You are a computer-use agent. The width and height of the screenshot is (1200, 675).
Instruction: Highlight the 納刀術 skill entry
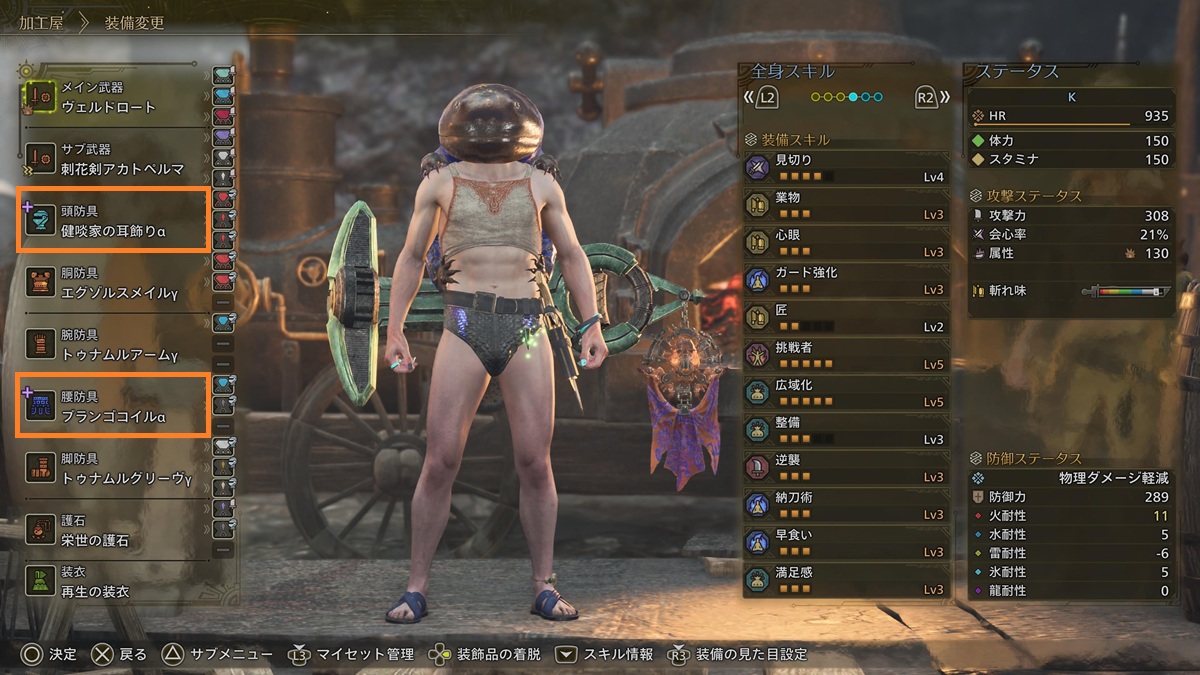pyautogui.click(x=845, y=505)
